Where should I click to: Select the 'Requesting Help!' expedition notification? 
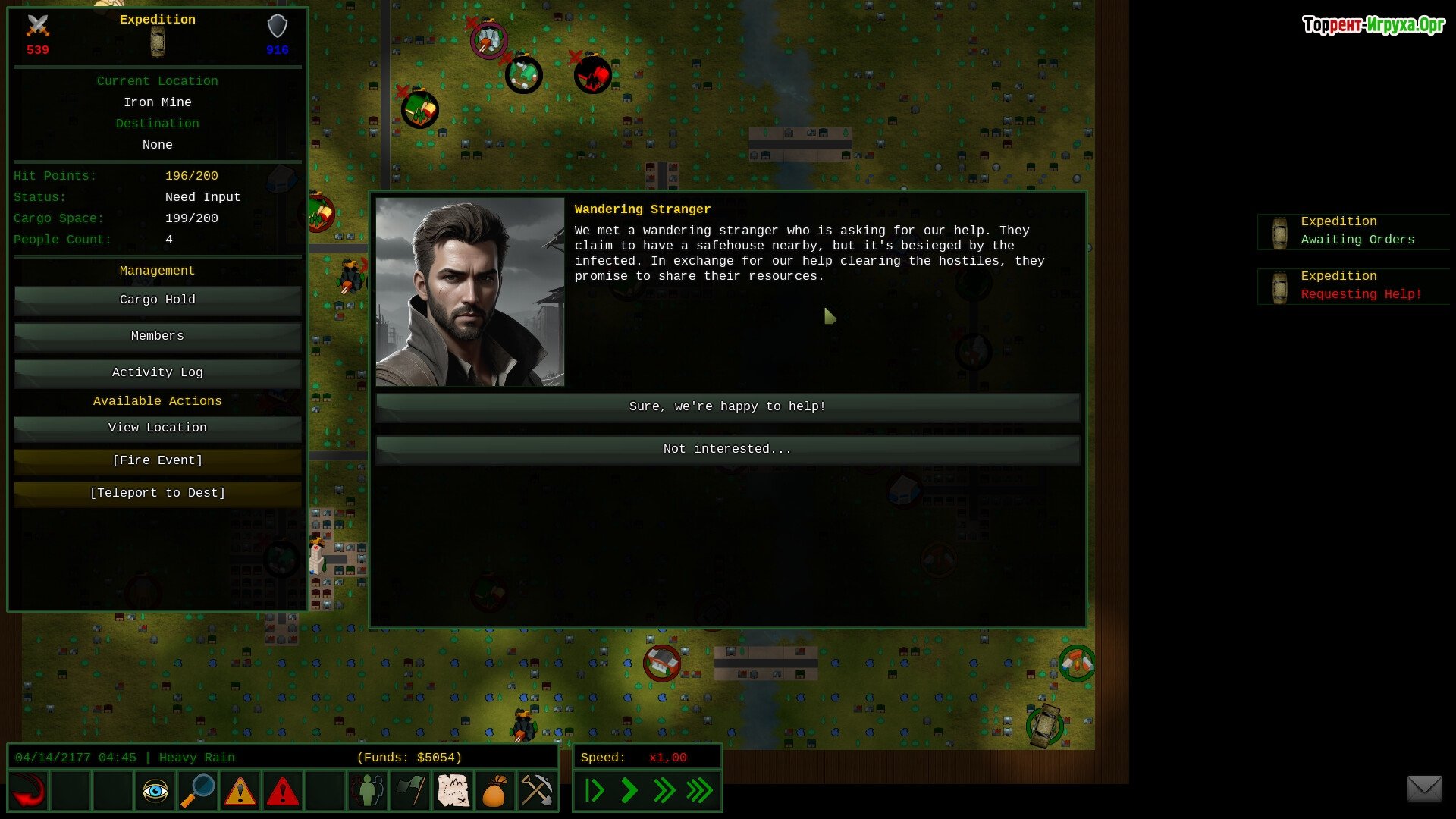(x=1354, y=286)
